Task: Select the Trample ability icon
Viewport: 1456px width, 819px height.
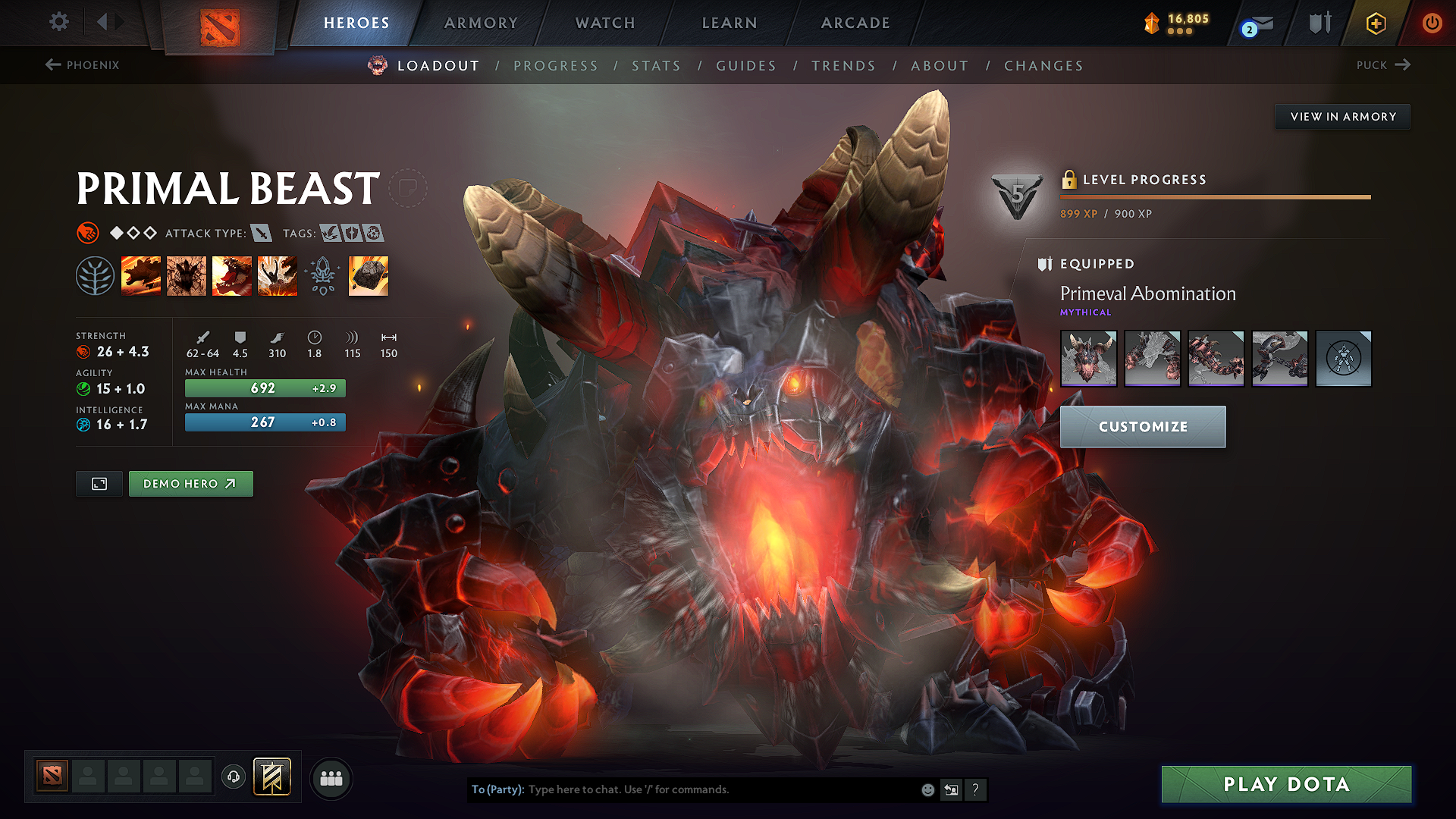Action: [187, 275]
